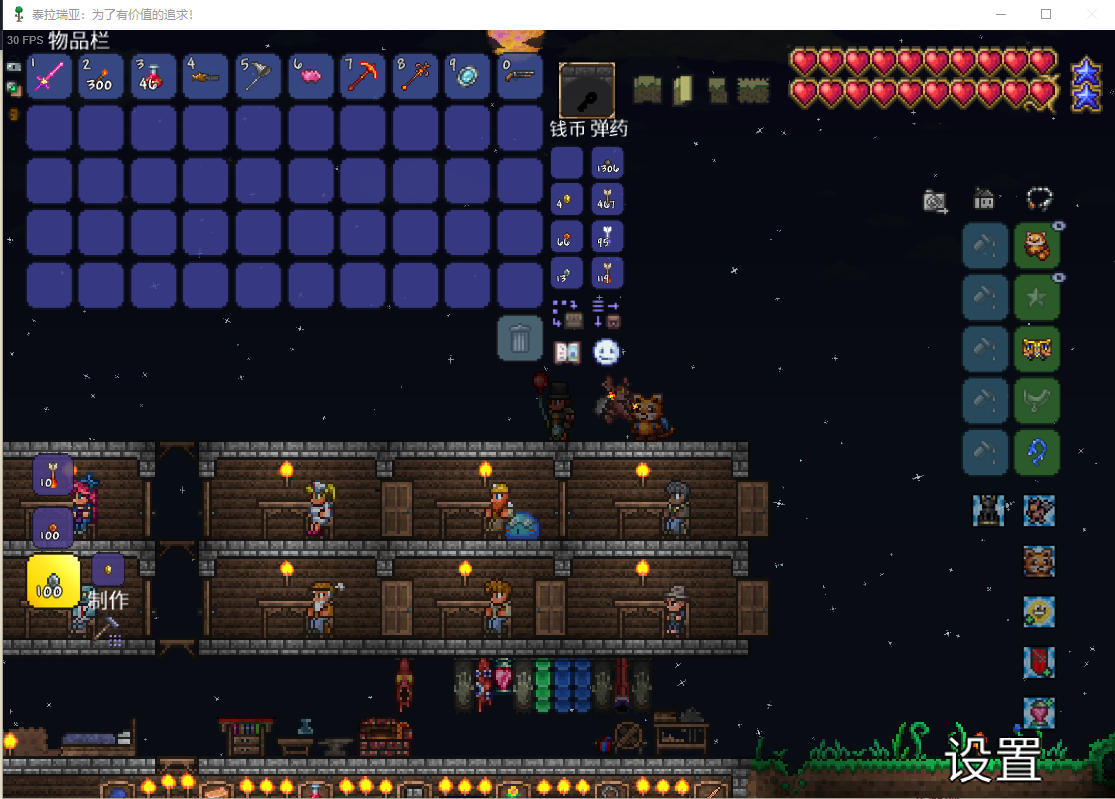This screenshot has width=1115, height=799.
Task: Select the shotgun in hotbar slot 0
Action: click(x=519, y=76)
